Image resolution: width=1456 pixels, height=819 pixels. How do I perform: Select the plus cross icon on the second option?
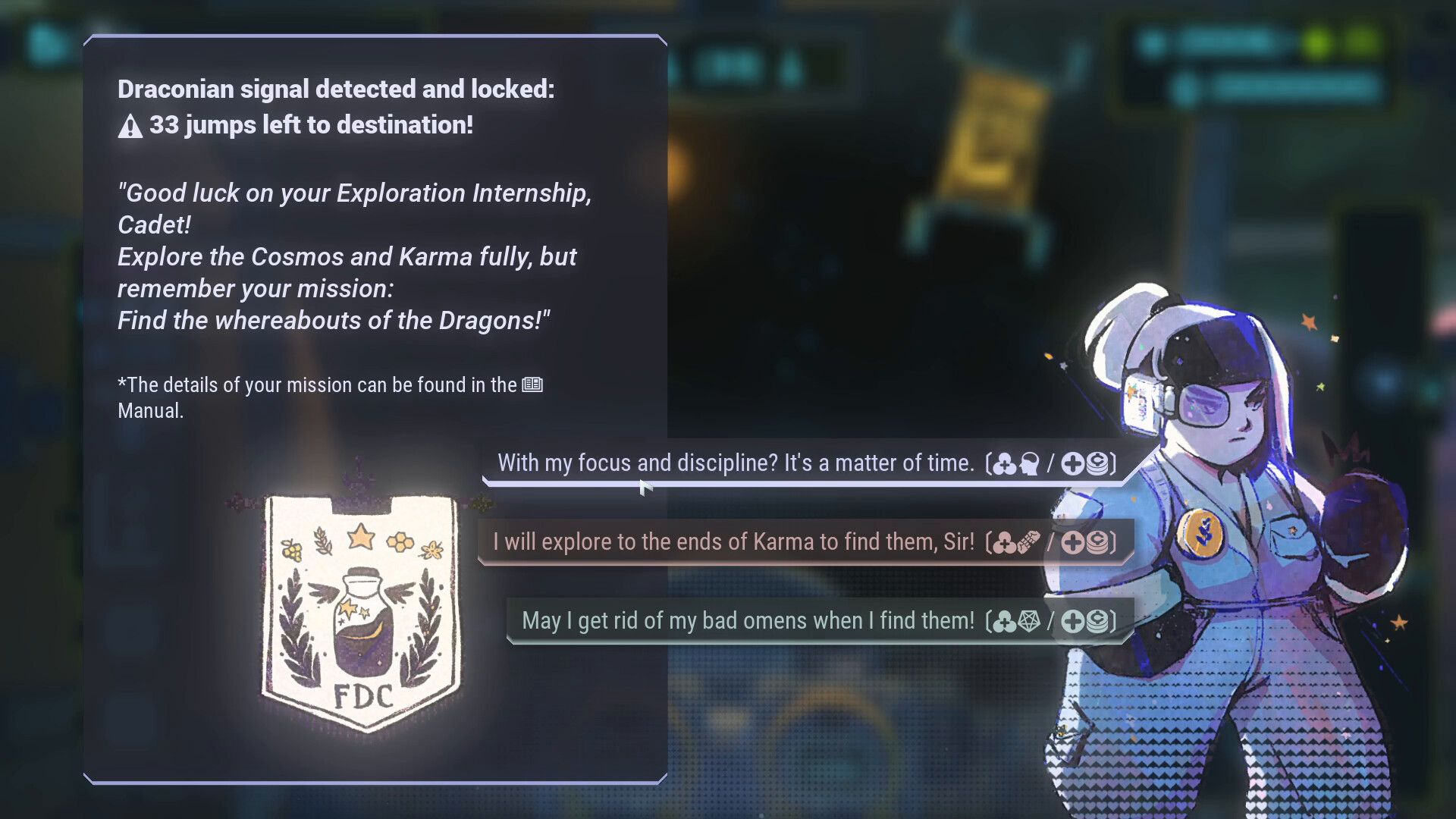(1072, 541)
